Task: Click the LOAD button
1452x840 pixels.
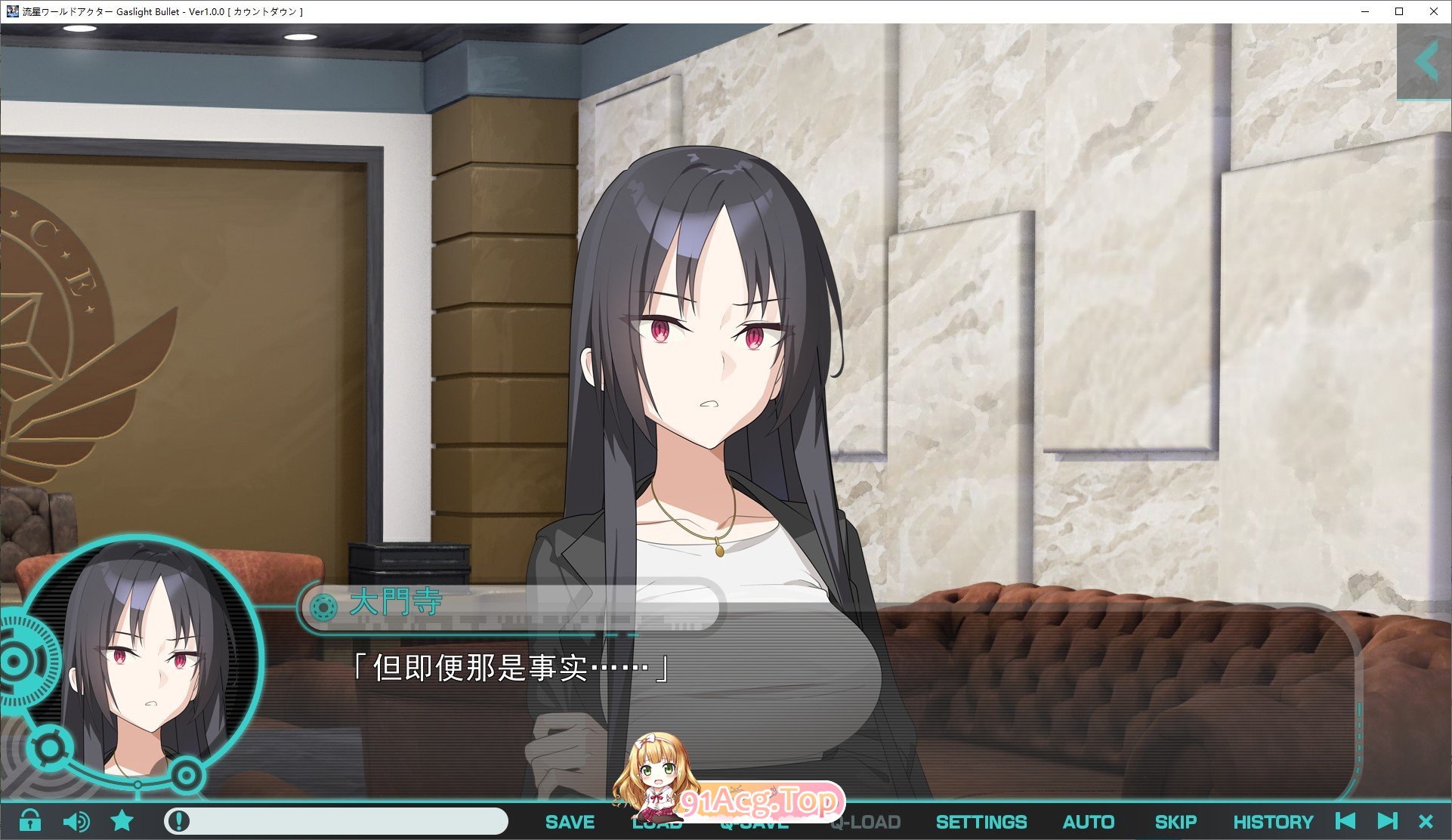Action: pos(657,821)
